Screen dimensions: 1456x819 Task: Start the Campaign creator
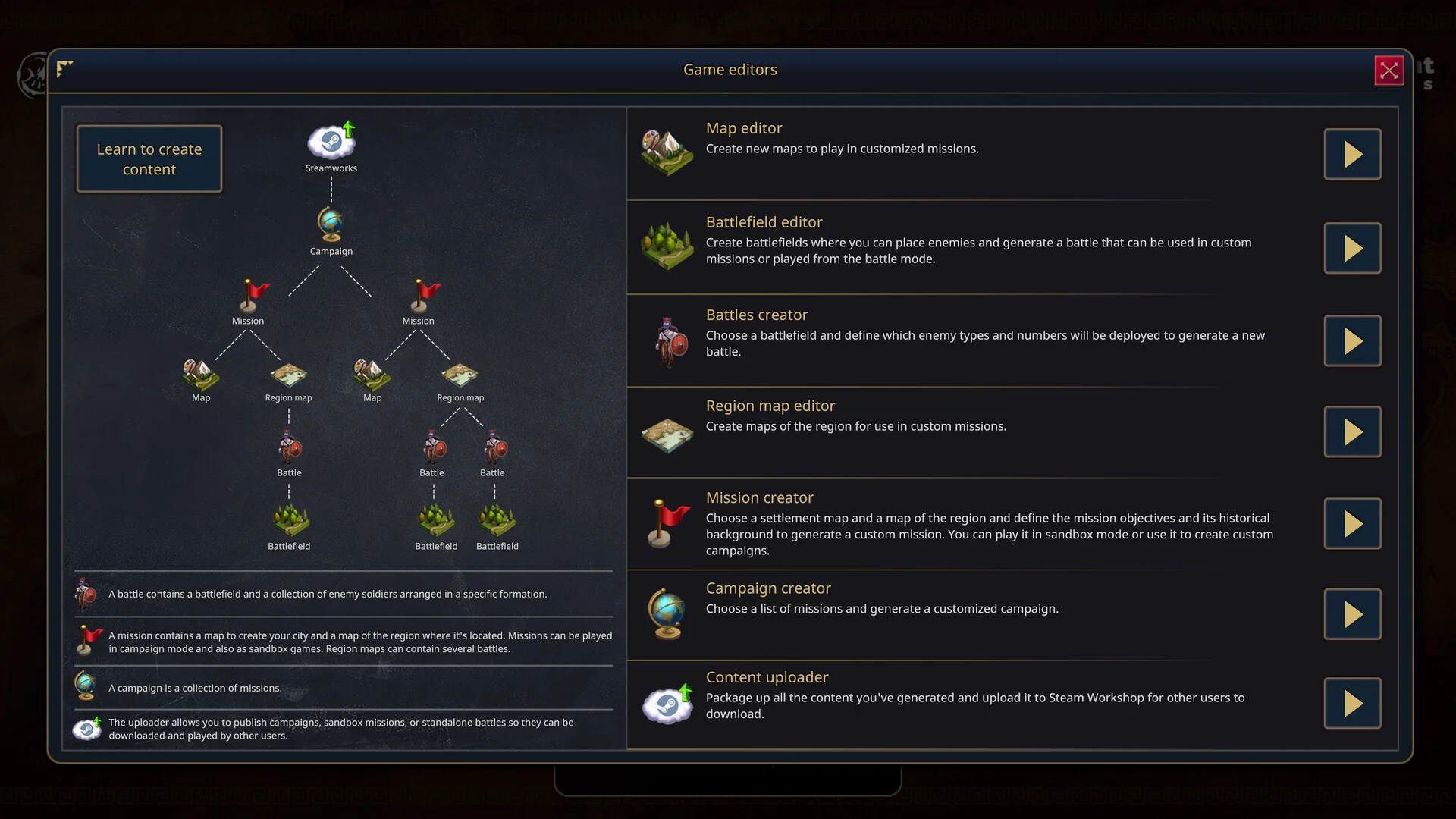point(1352,614)
